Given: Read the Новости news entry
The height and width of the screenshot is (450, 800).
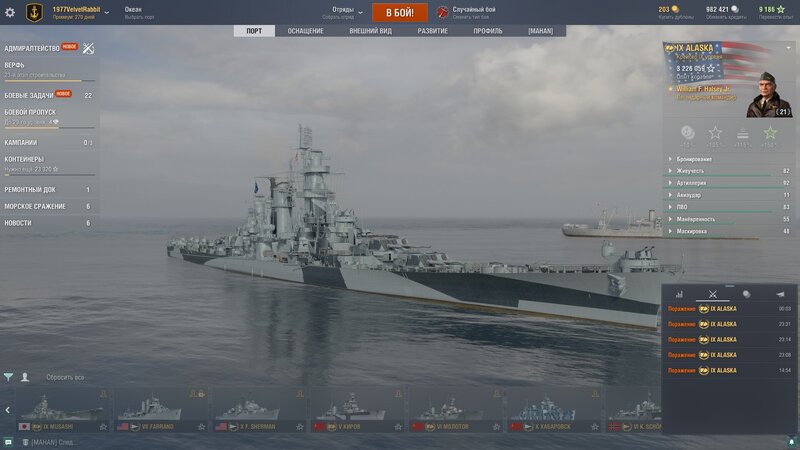Looking at the screenshot, I should [17, 223].
